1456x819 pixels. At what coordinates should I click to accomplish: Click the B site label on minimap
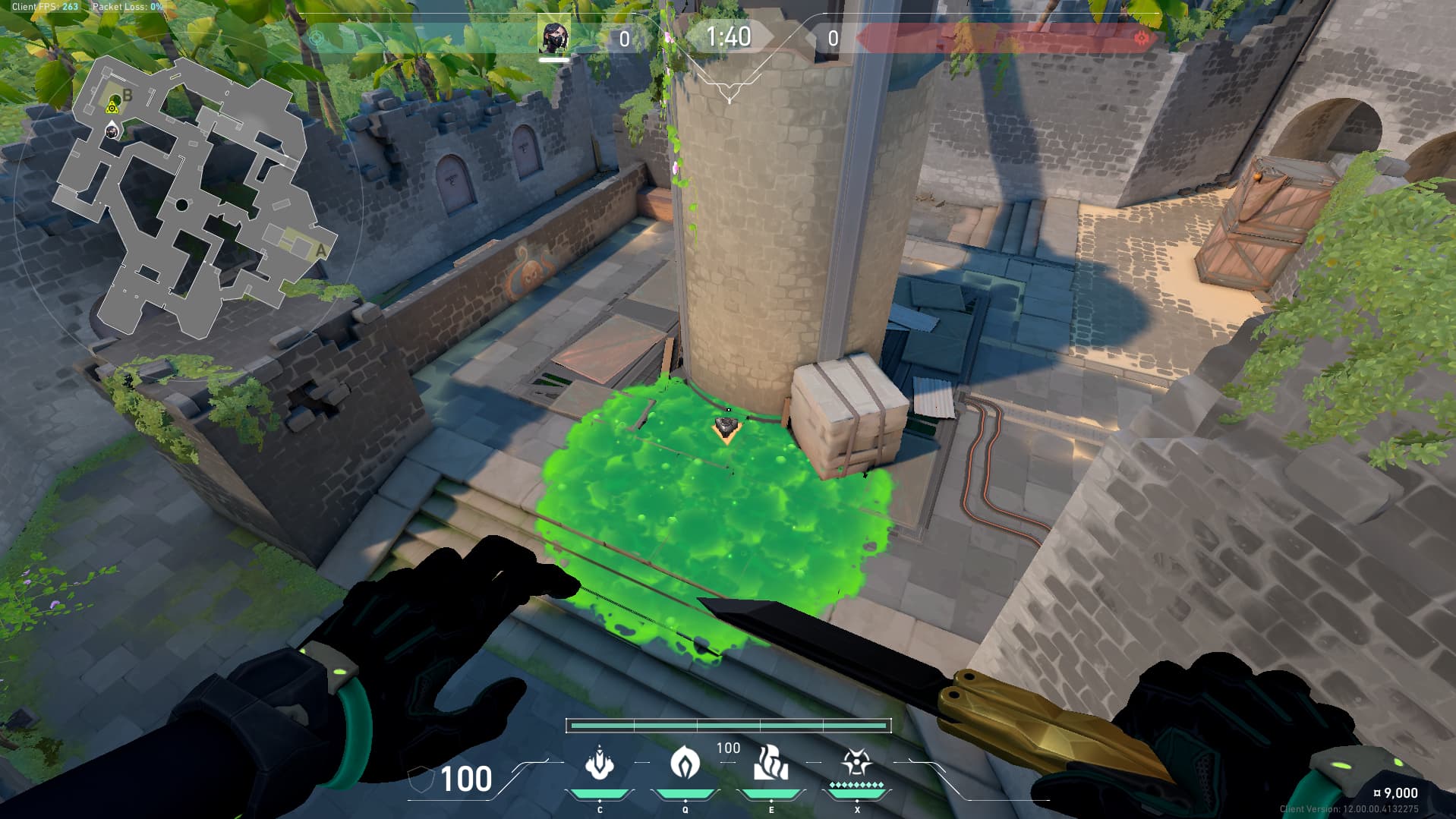(x=128, y=96)
